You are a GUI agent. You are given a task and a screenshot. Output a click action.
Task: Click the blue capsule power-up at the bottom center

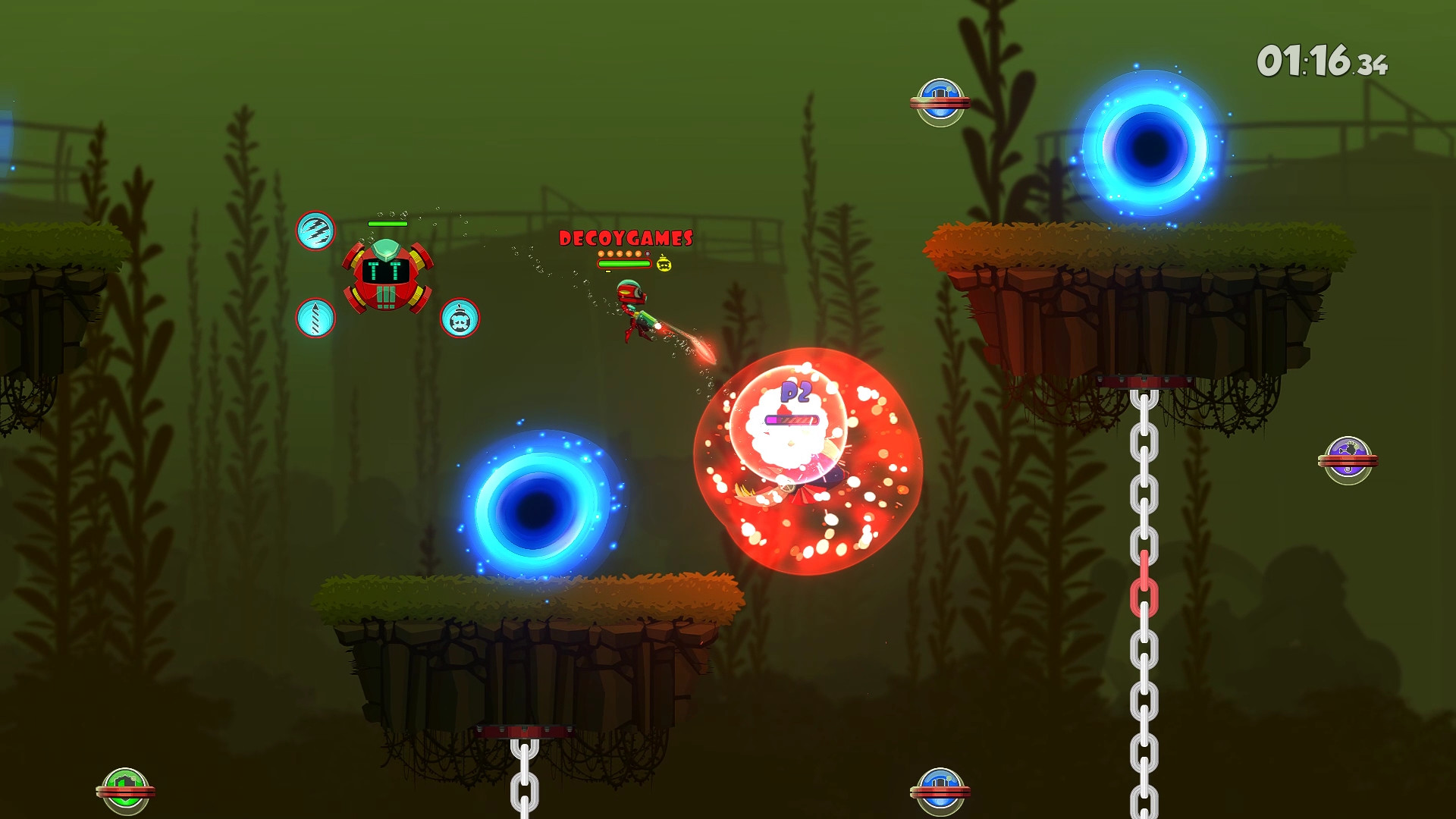click(940, 789)
